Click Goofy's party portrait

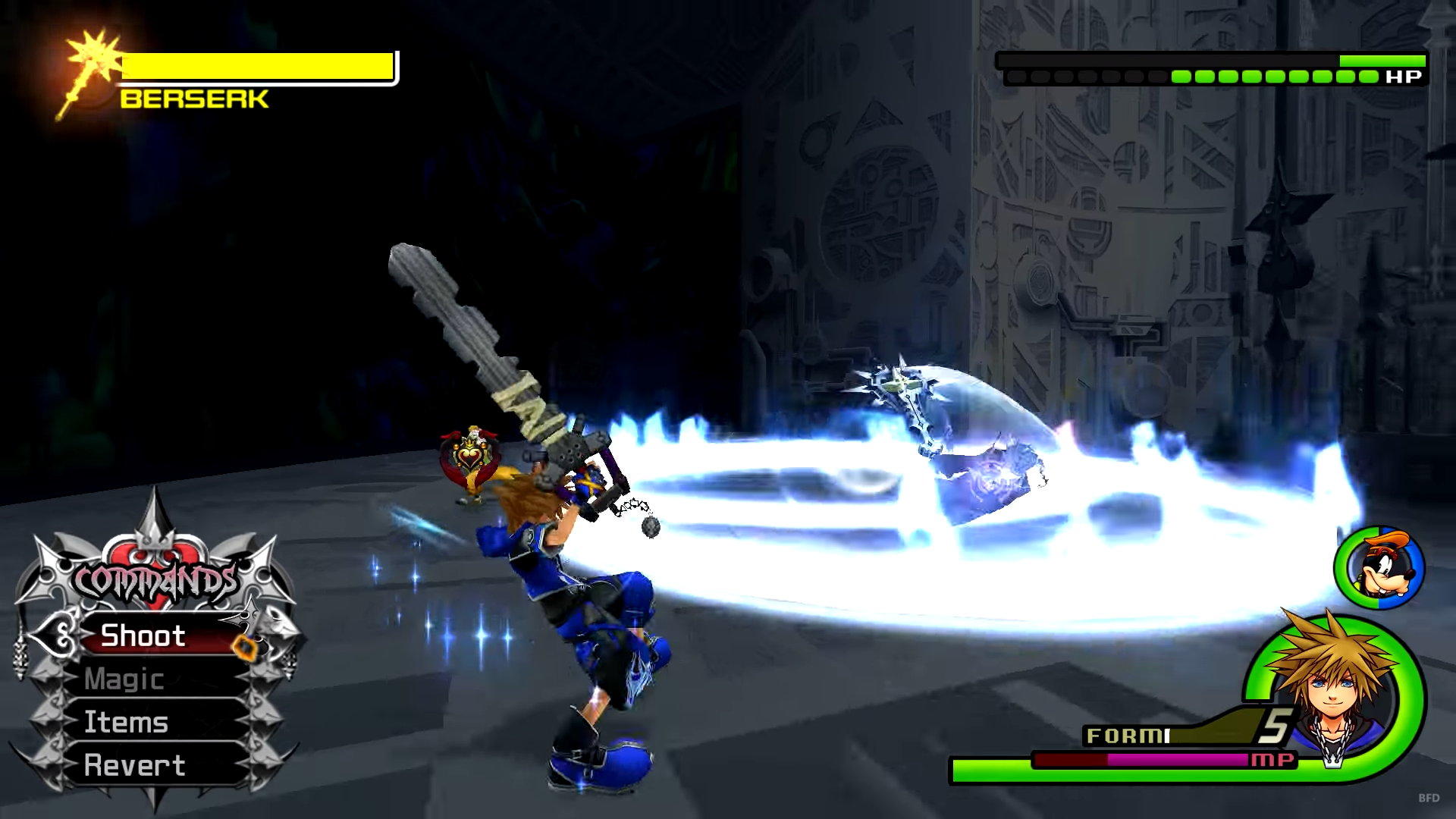pyautogui.click(x=1379, y=567)
